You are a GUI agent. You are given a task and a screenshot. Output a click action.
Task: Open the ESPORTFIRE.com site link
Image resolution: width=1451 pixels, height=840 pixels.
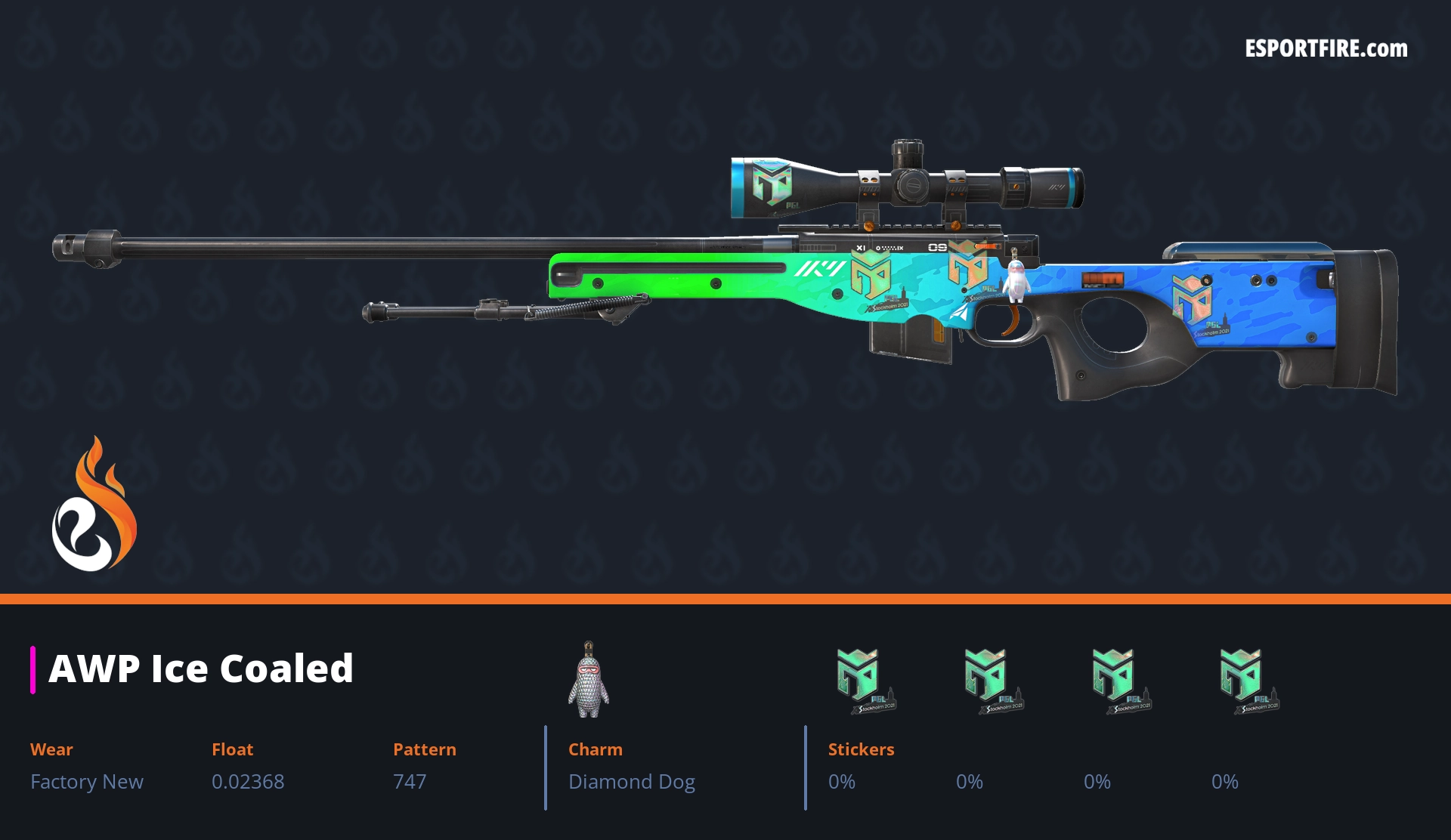pos(1326,49)
